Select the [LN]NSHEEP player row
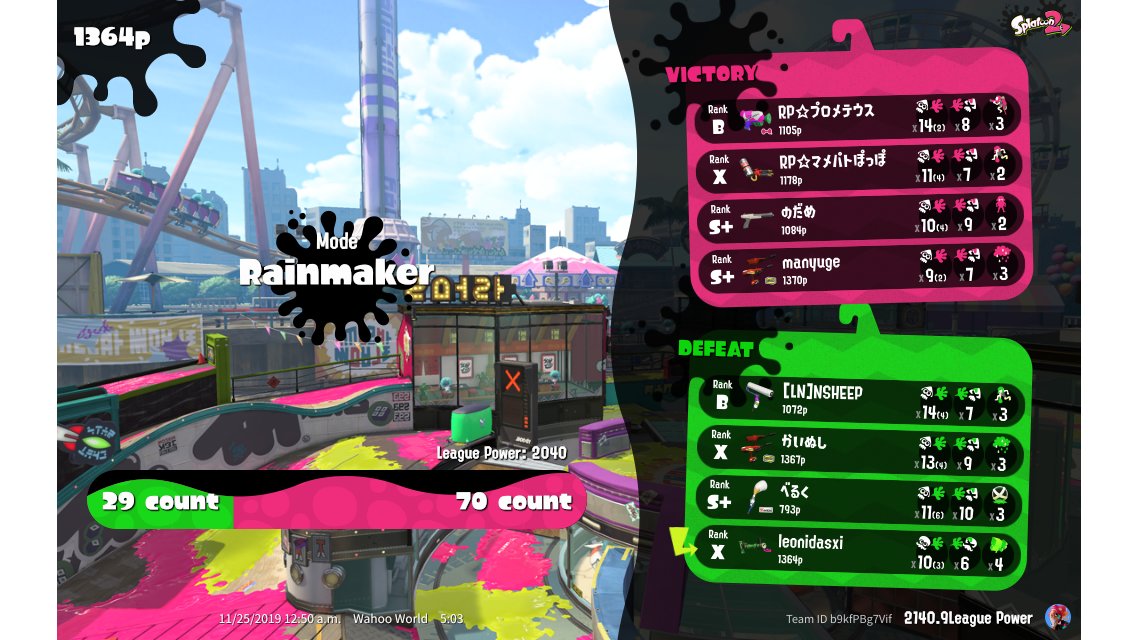Screen dimensions: 1138x640 857,398
